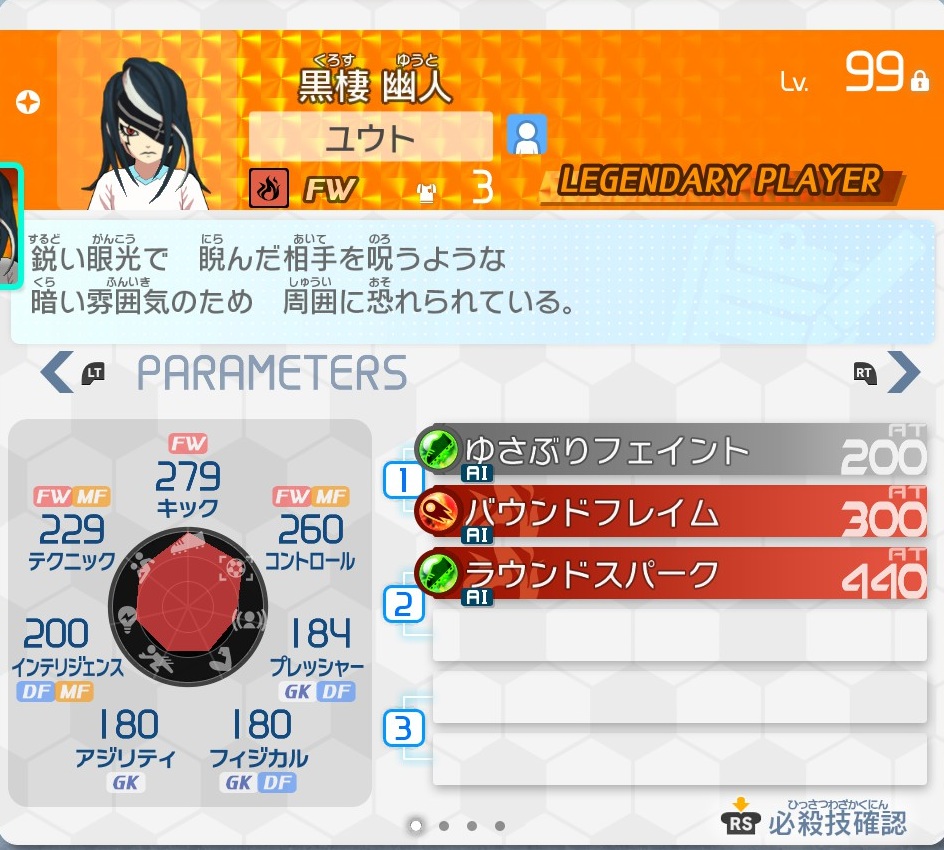Image resolution: width=944 pixels, height=850 pixels.
Task: Go to the previous parameters page arrow
Action: point(54,372)
